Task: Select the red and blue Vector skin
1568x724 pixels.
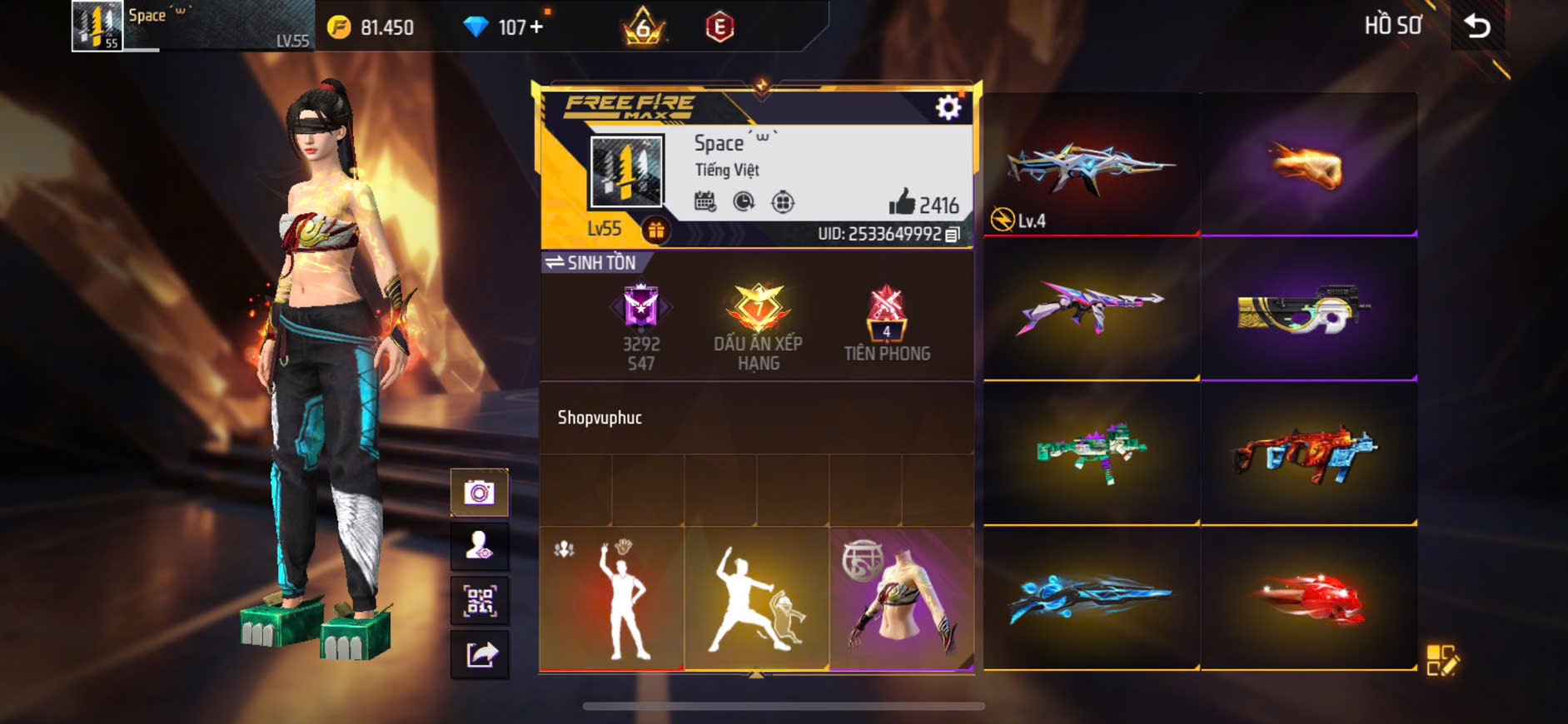Action: tap(1308, 455)
